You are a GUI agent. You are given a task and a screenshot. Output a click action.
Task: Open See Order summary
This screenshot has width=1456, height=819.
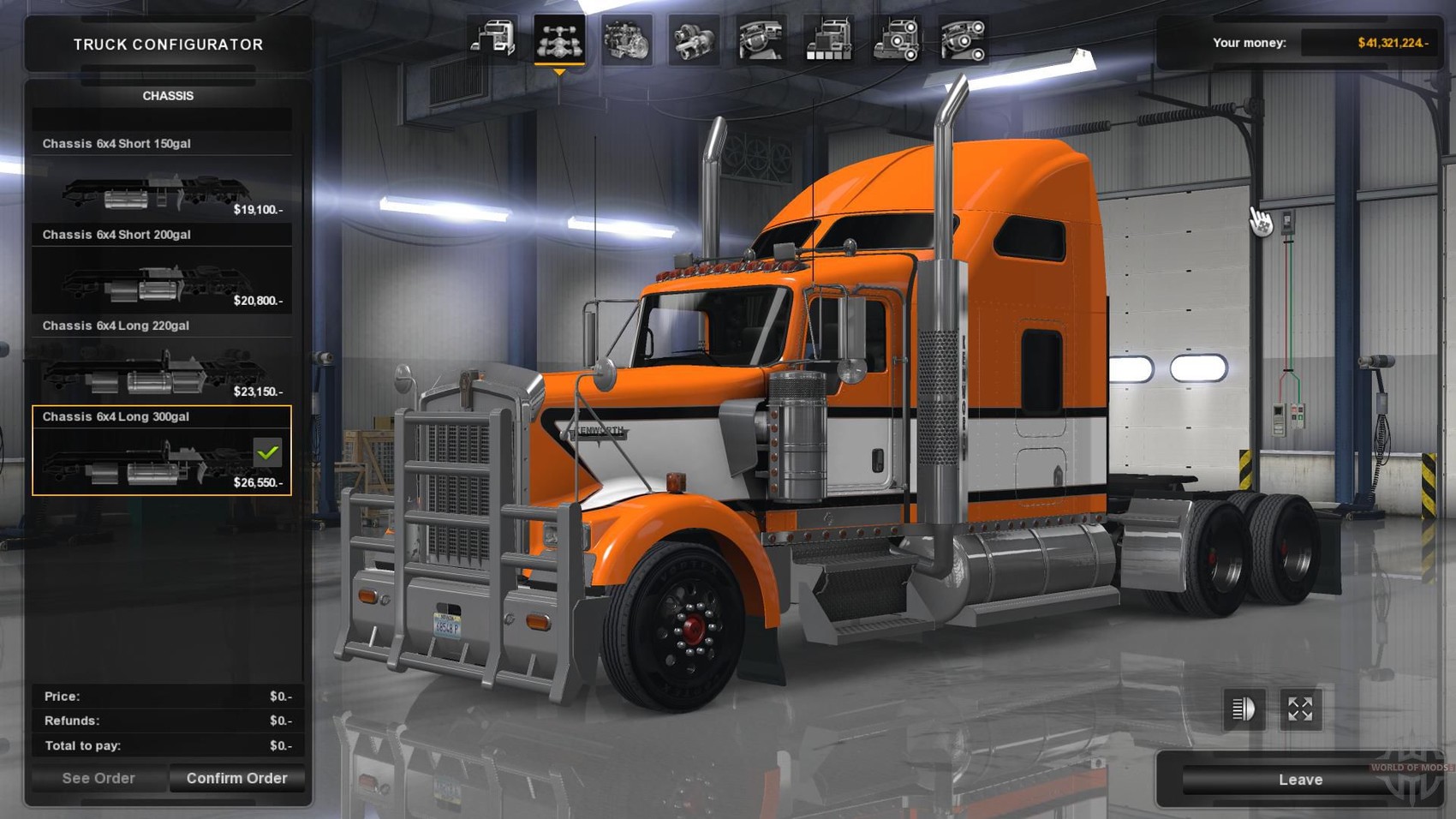click(98, 778)
